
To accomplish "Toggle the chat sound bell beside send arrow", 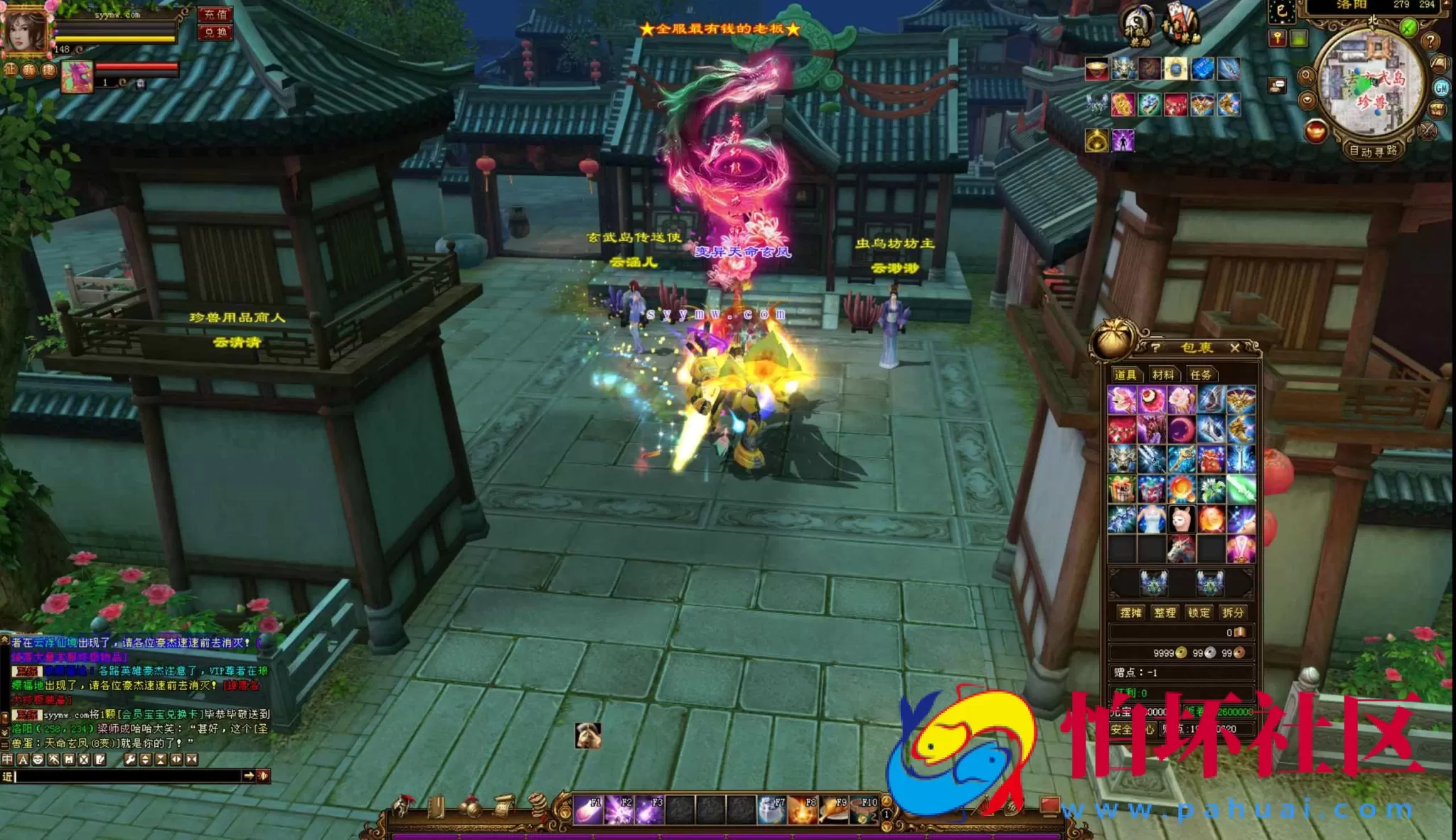I will point(264,777).
